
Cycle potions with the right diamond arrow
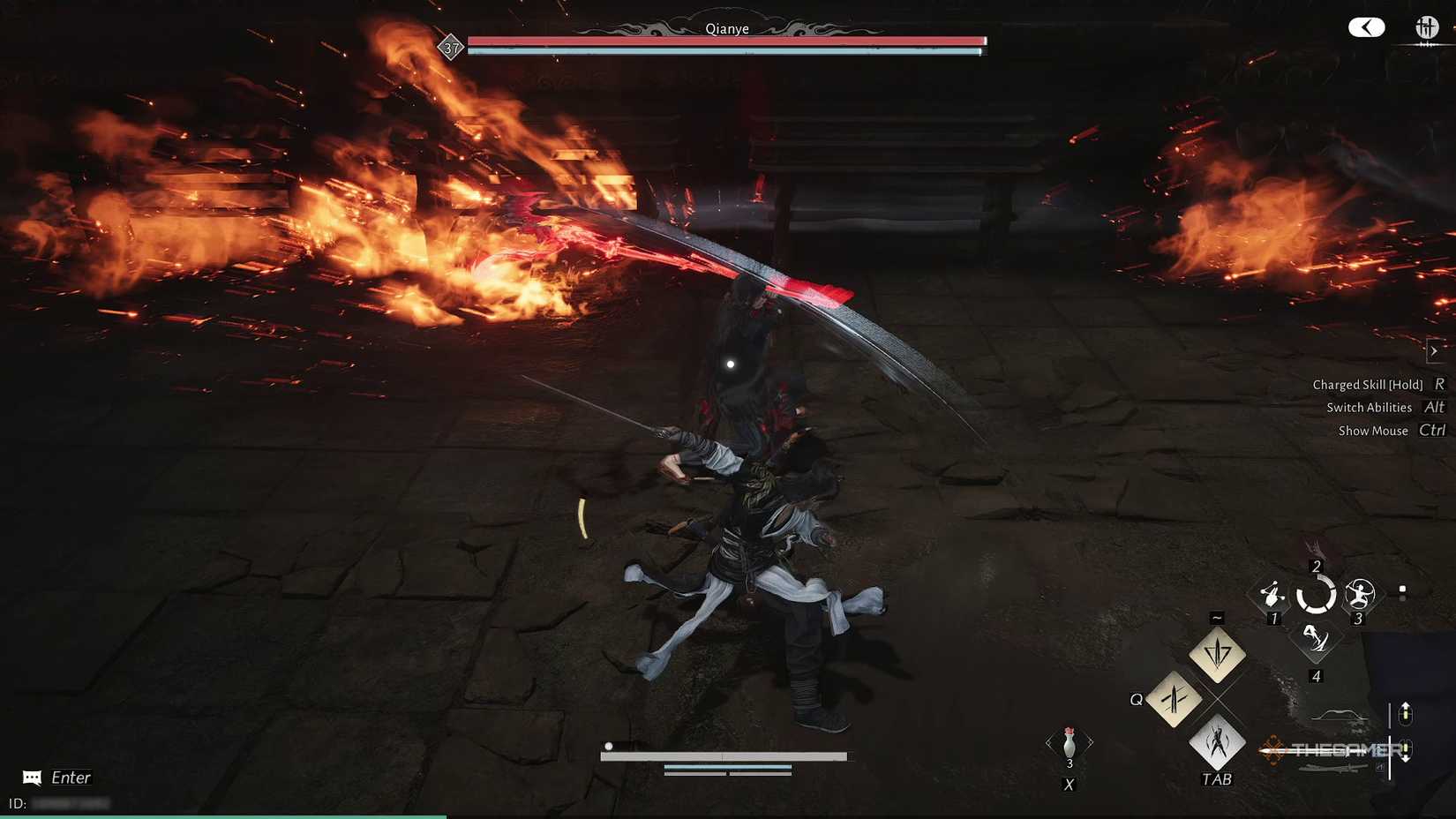(x=1091, y=740)
